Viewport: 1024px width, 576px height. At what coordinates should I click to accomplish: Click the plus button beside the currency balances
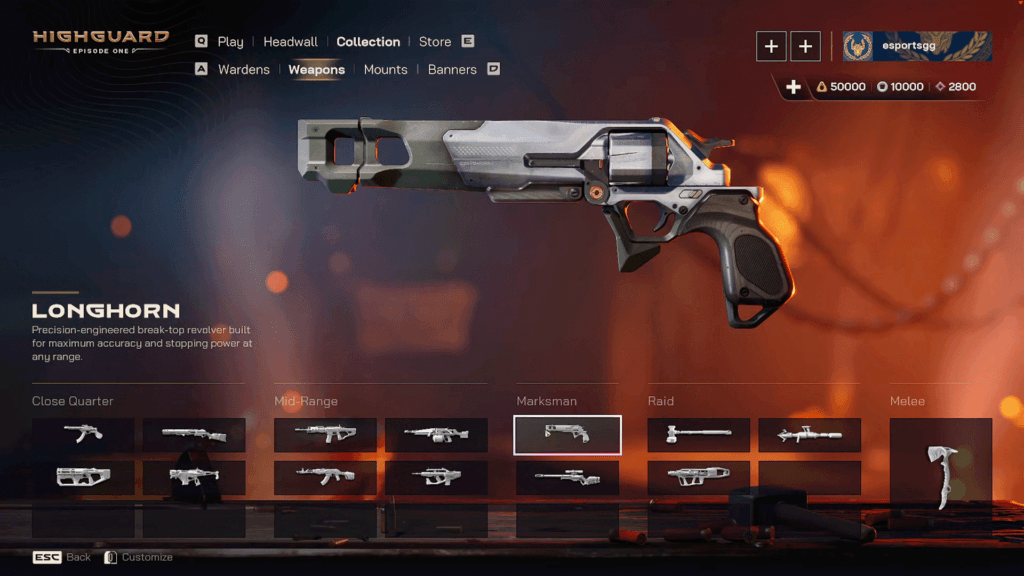point(793,87)
